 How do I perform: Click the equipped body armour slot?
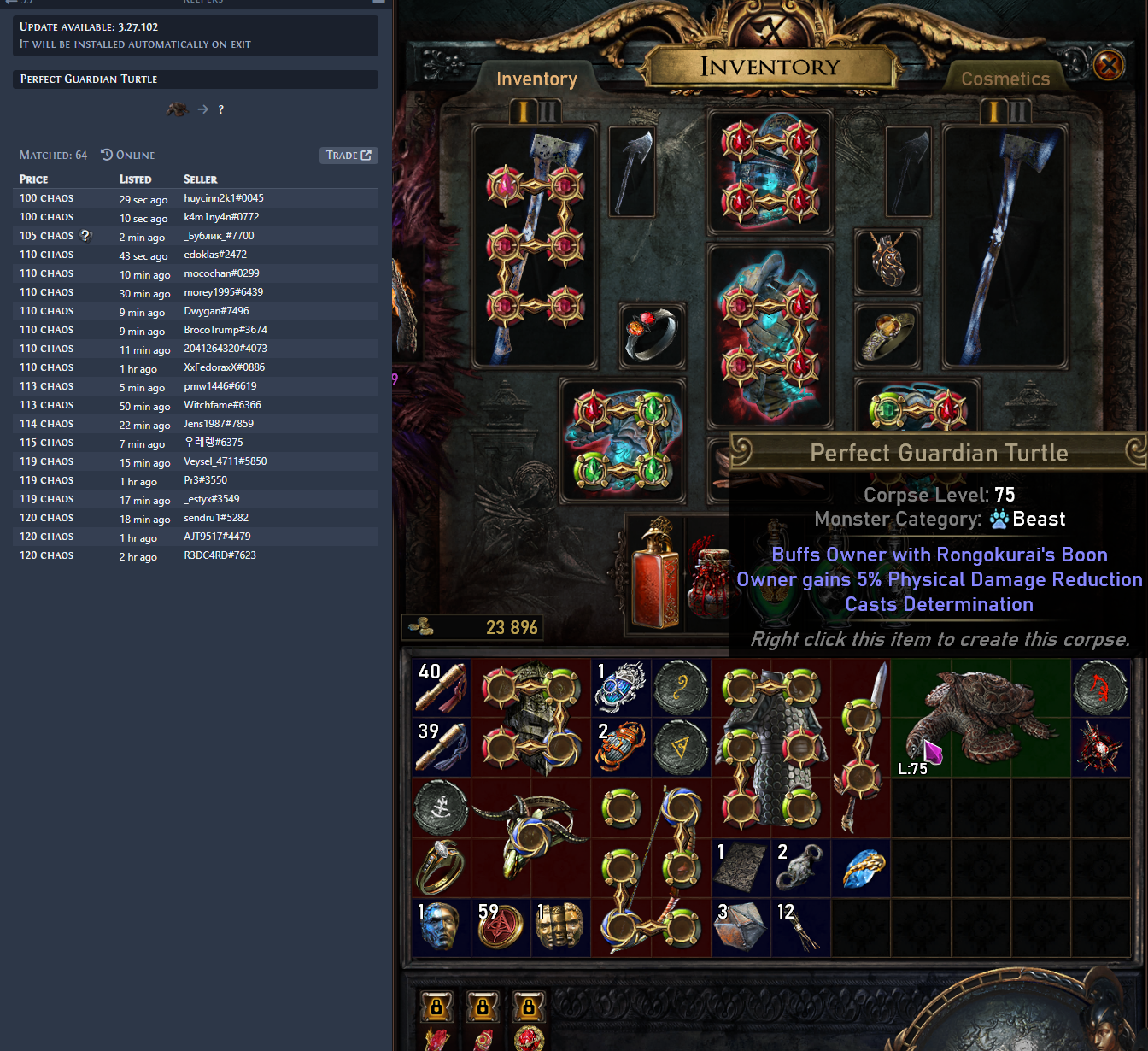[770, 335]
